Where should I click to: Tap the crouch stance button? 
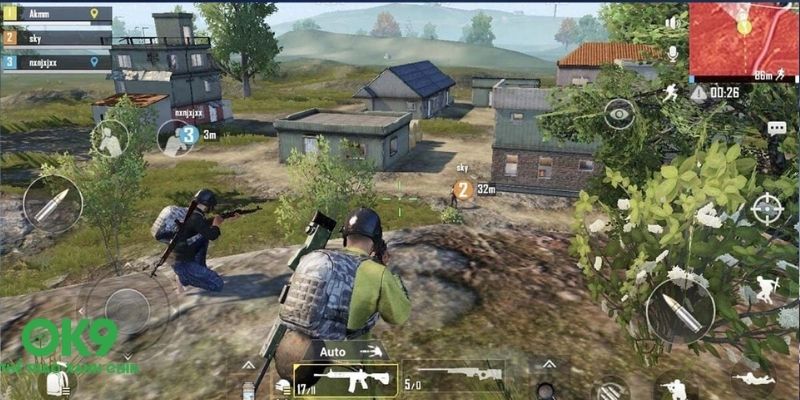pyautogui.click(x=673, y=386)
